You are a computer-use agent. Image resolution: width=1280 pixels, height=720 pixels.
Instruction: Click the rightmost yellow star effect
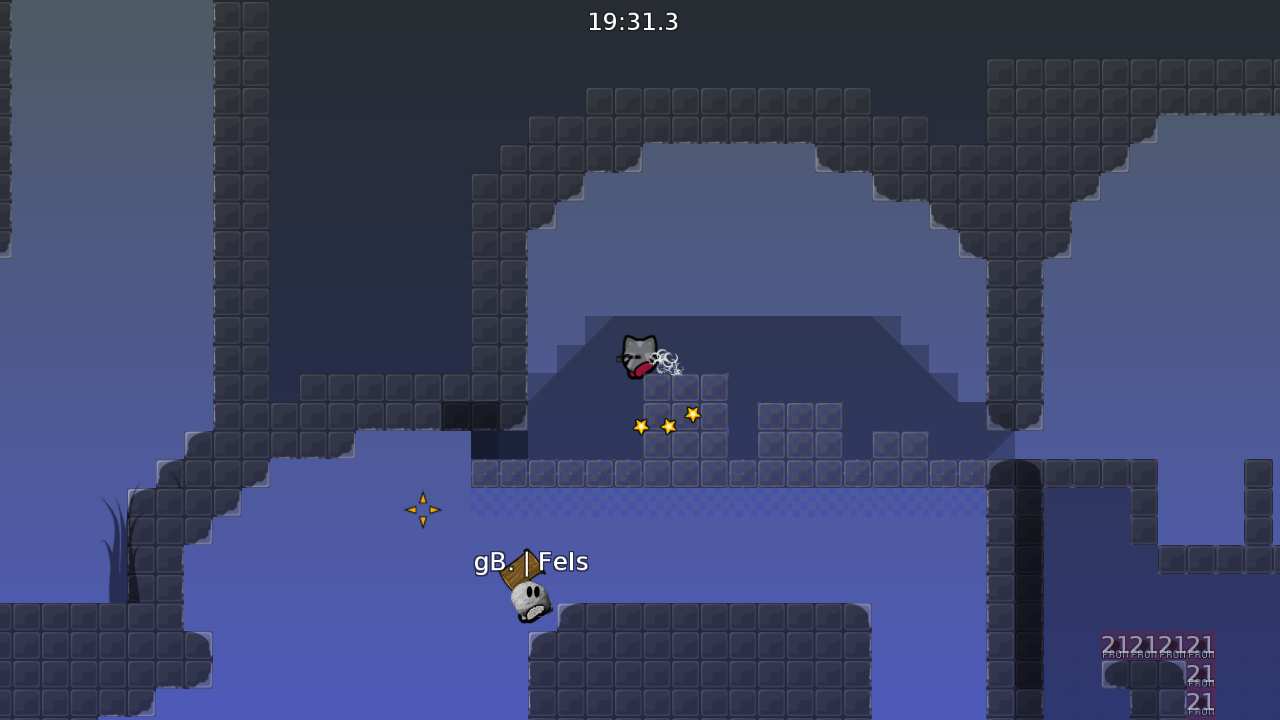(x=691, y=412)
